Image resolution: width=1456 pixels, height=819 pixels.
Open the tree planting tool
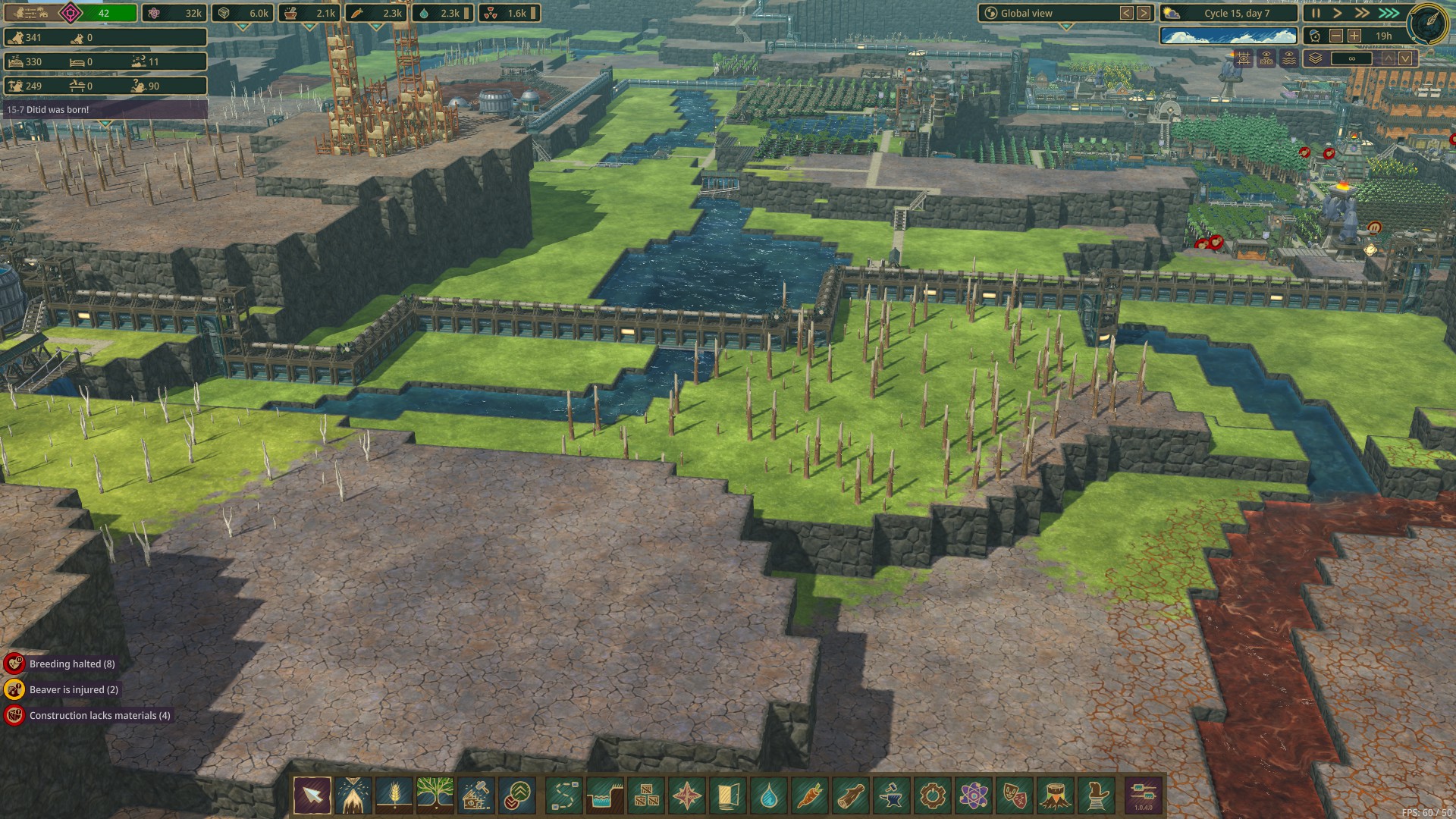tap(435, 796)
